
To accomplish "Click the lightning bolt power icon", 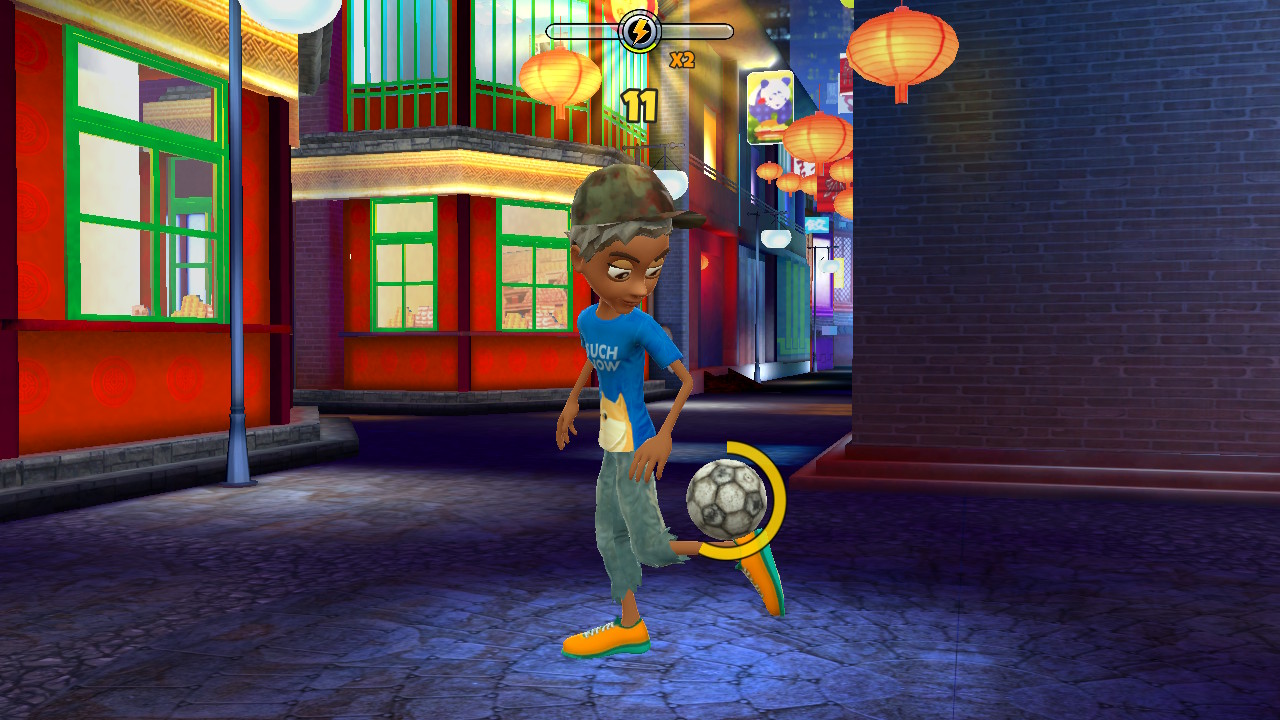I will pos(640,30).
